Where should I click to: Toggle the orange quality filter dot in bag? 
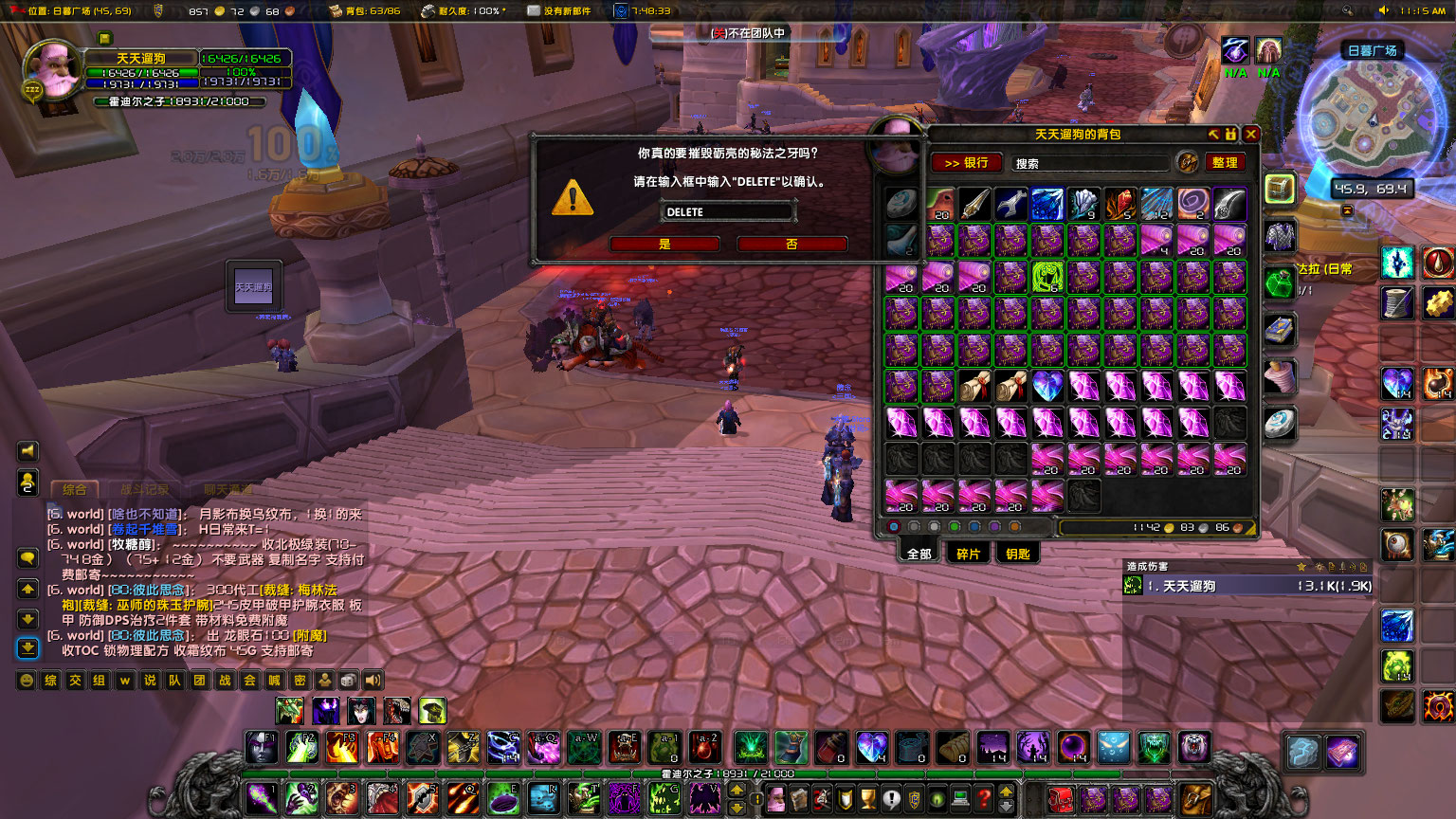tap(1014, 526)
